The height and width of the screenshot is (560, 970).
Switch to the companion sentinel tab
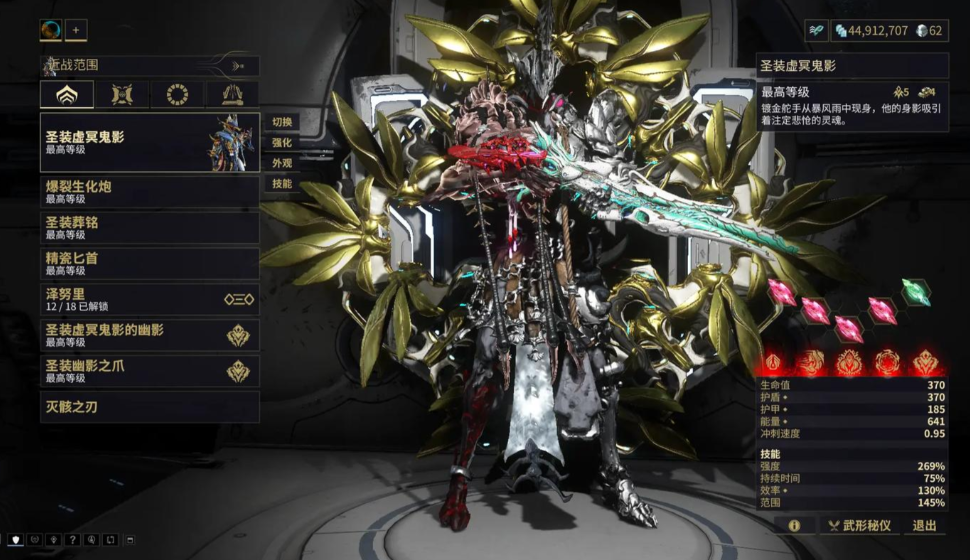[x=122, y=95]
